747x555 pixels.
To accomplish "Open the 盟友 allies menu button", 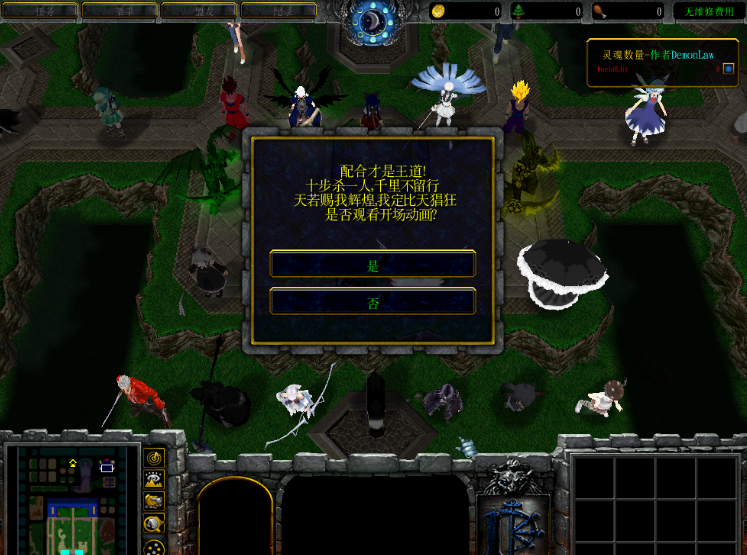I will coord(198,11).
